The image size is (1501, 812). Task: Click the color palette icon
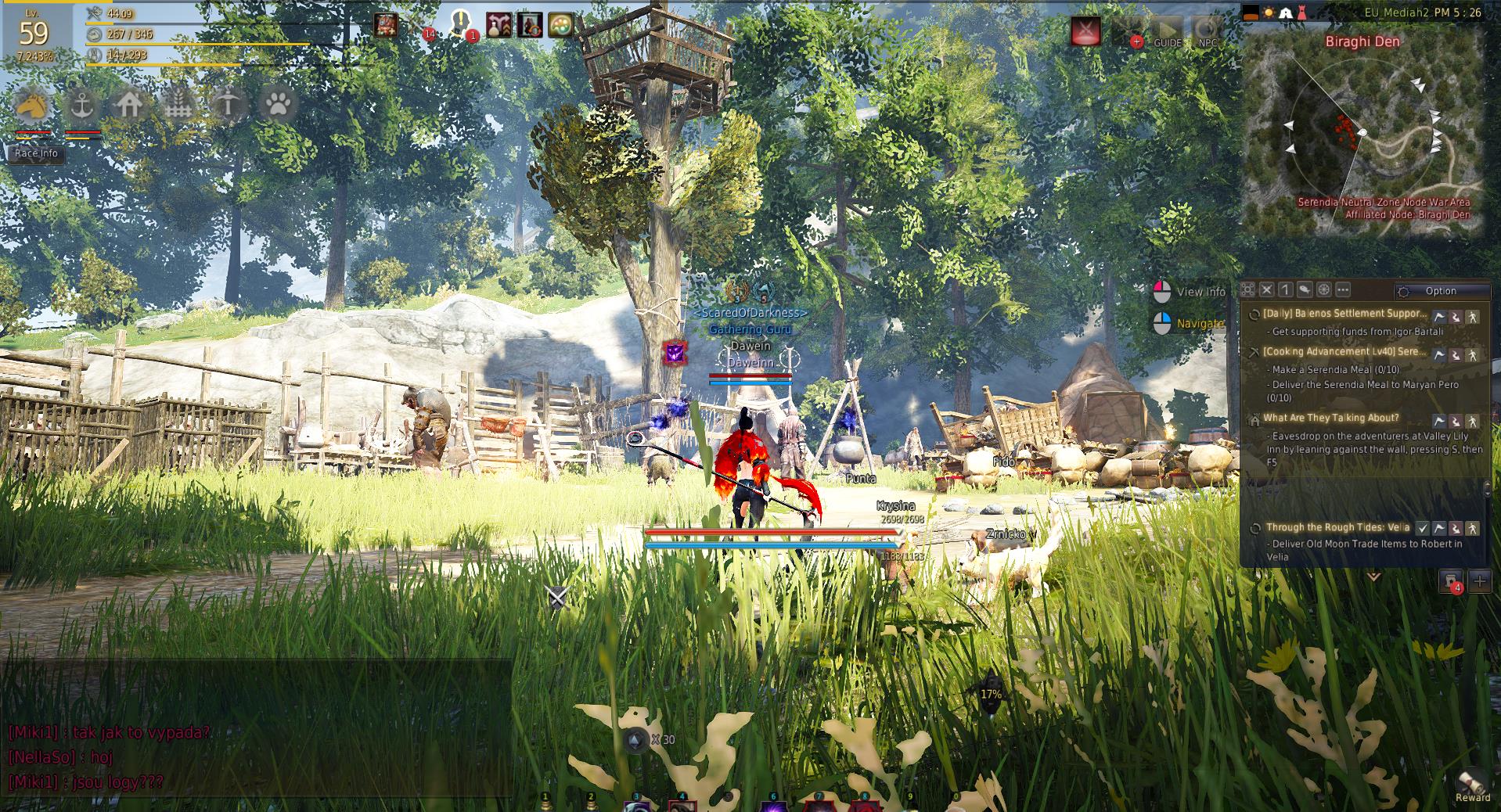pyautogui.click(x=560, y=25)
